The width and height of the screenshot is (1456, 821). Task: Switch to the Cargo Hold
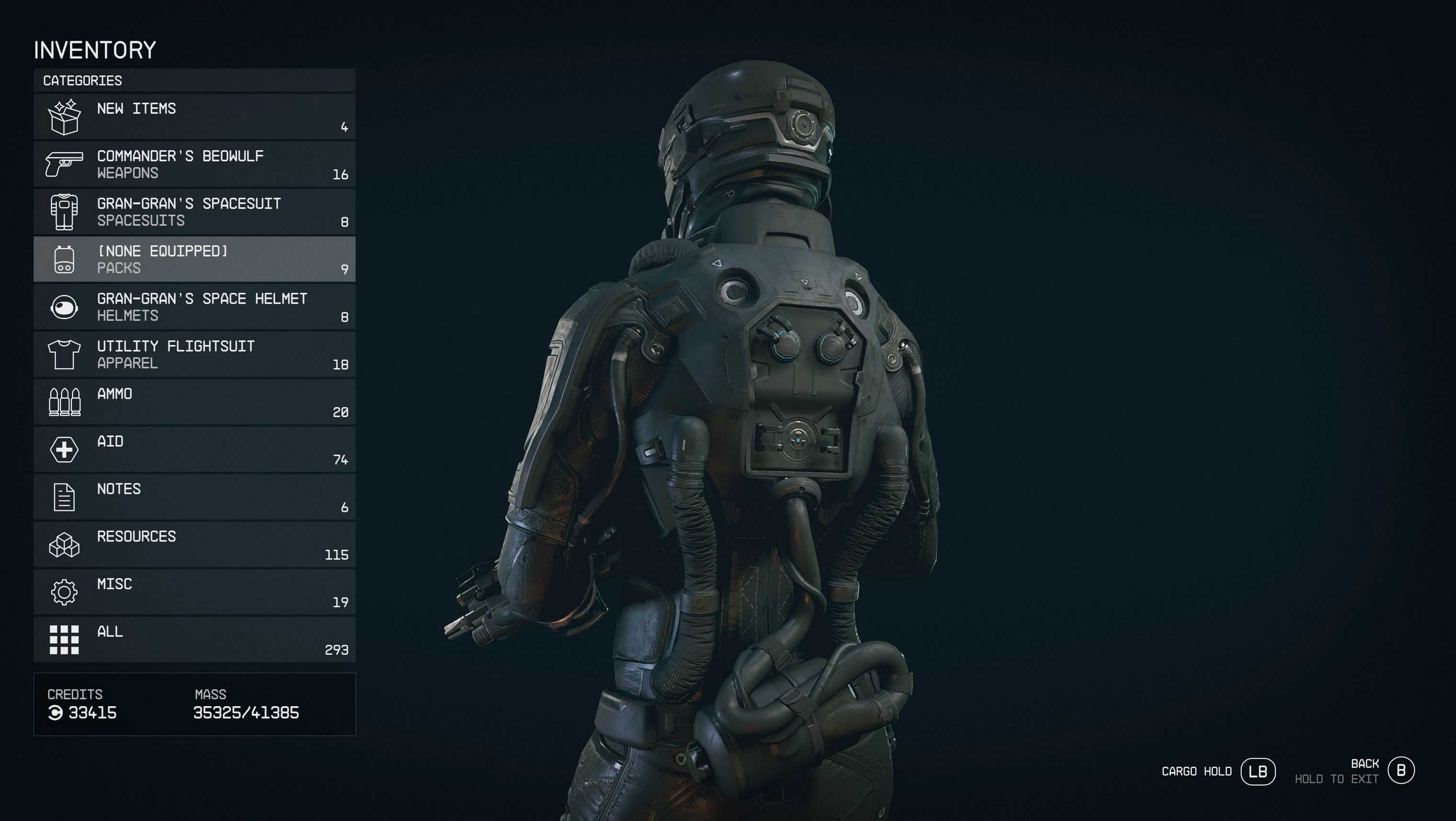tap(1257, 771)
